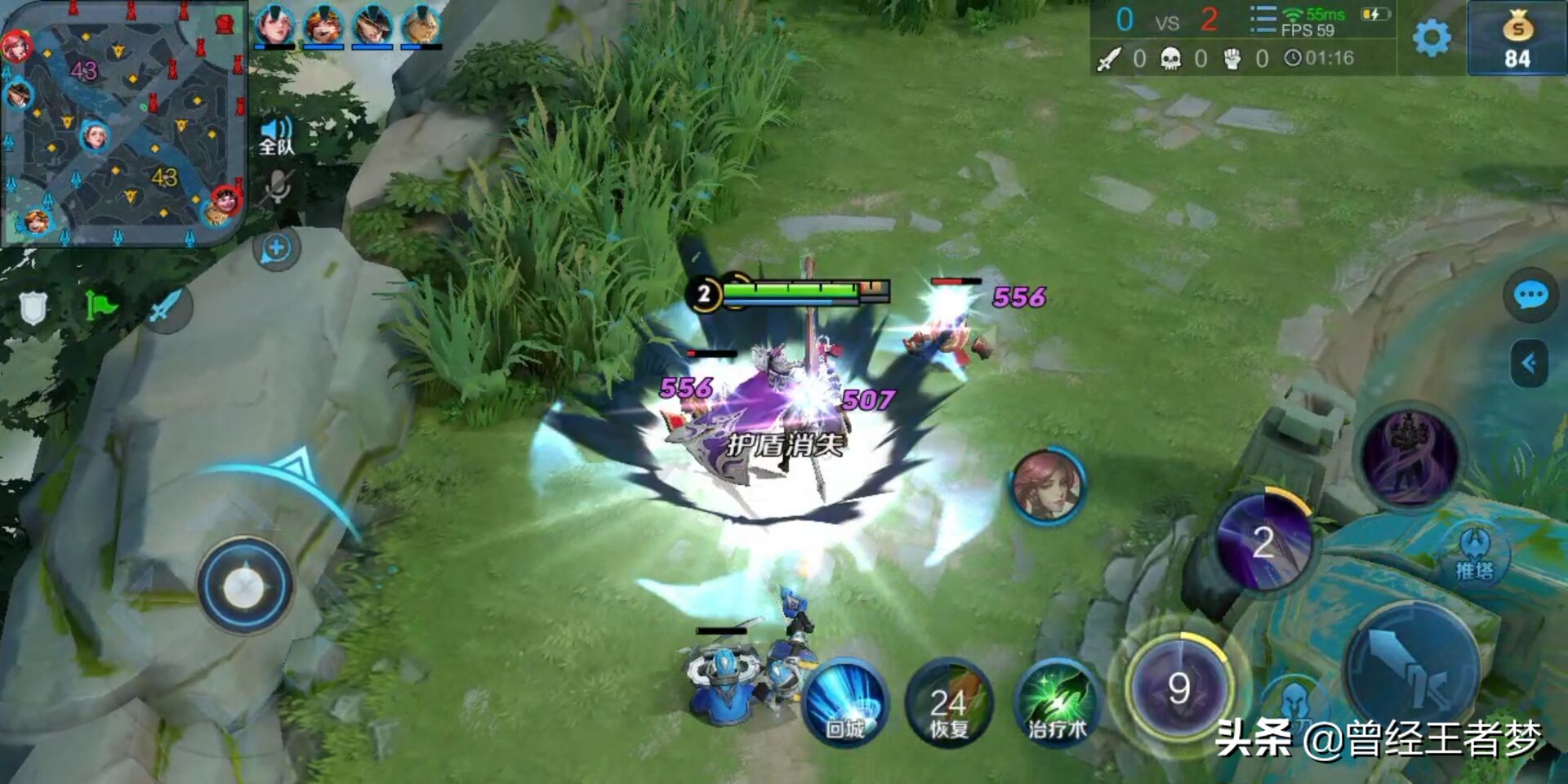Activate the second skill showing cooldown 2

click(x=1263, y=541)
